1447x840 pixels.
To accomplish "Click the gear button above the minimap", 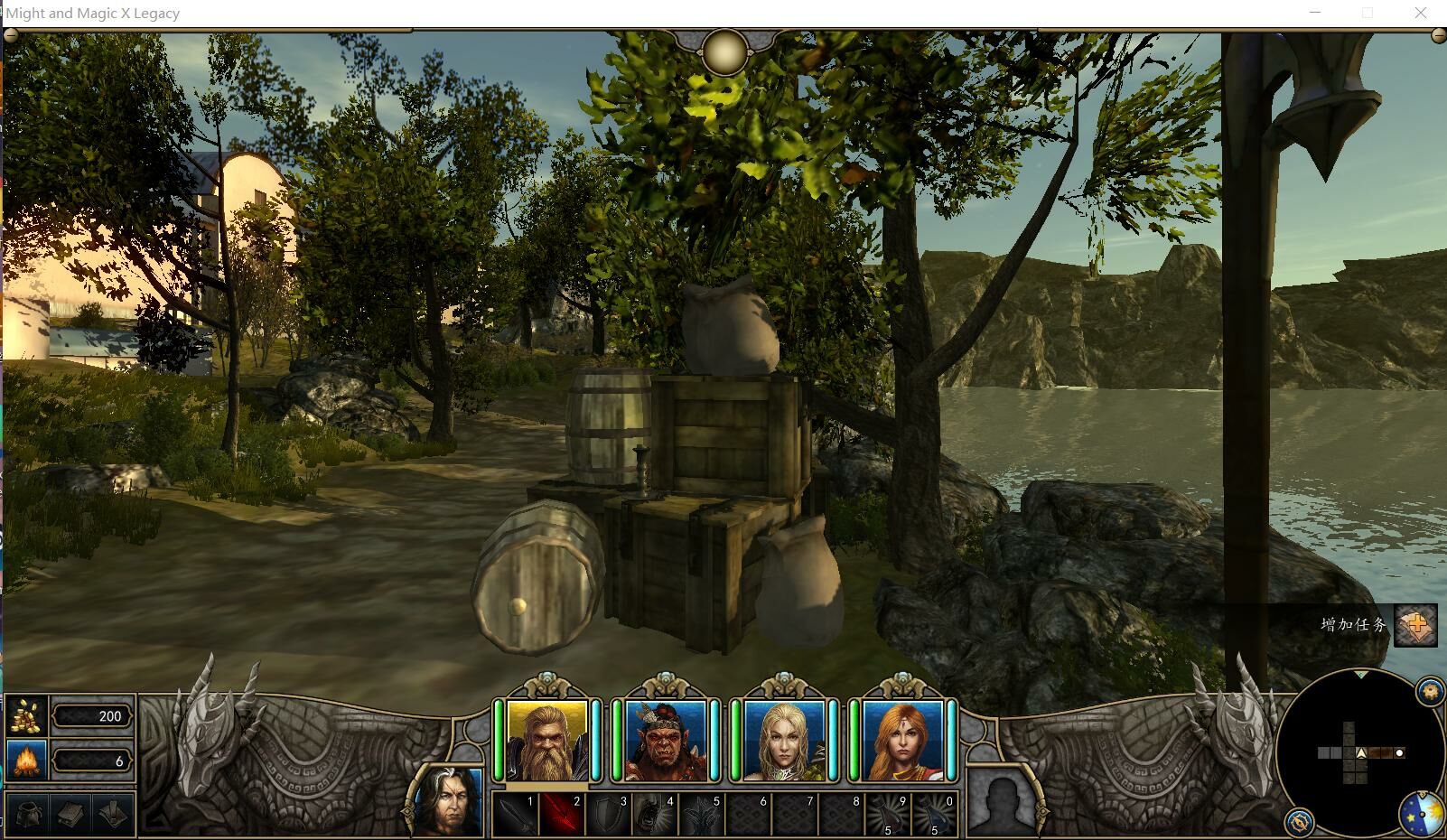I will tap(1430, 691).
